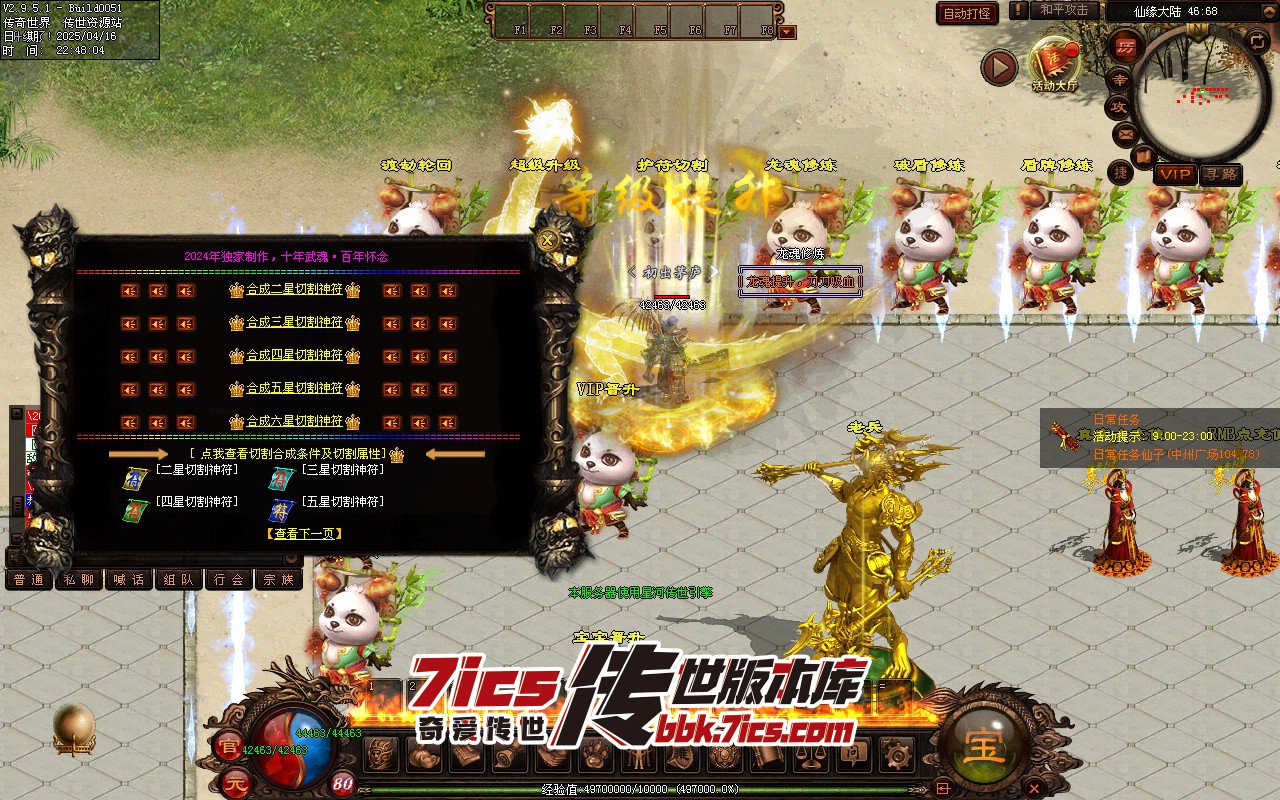This screenshot has height=800, width=1280.
Task: Click the round play arrow button
Action: click(998, 68)
